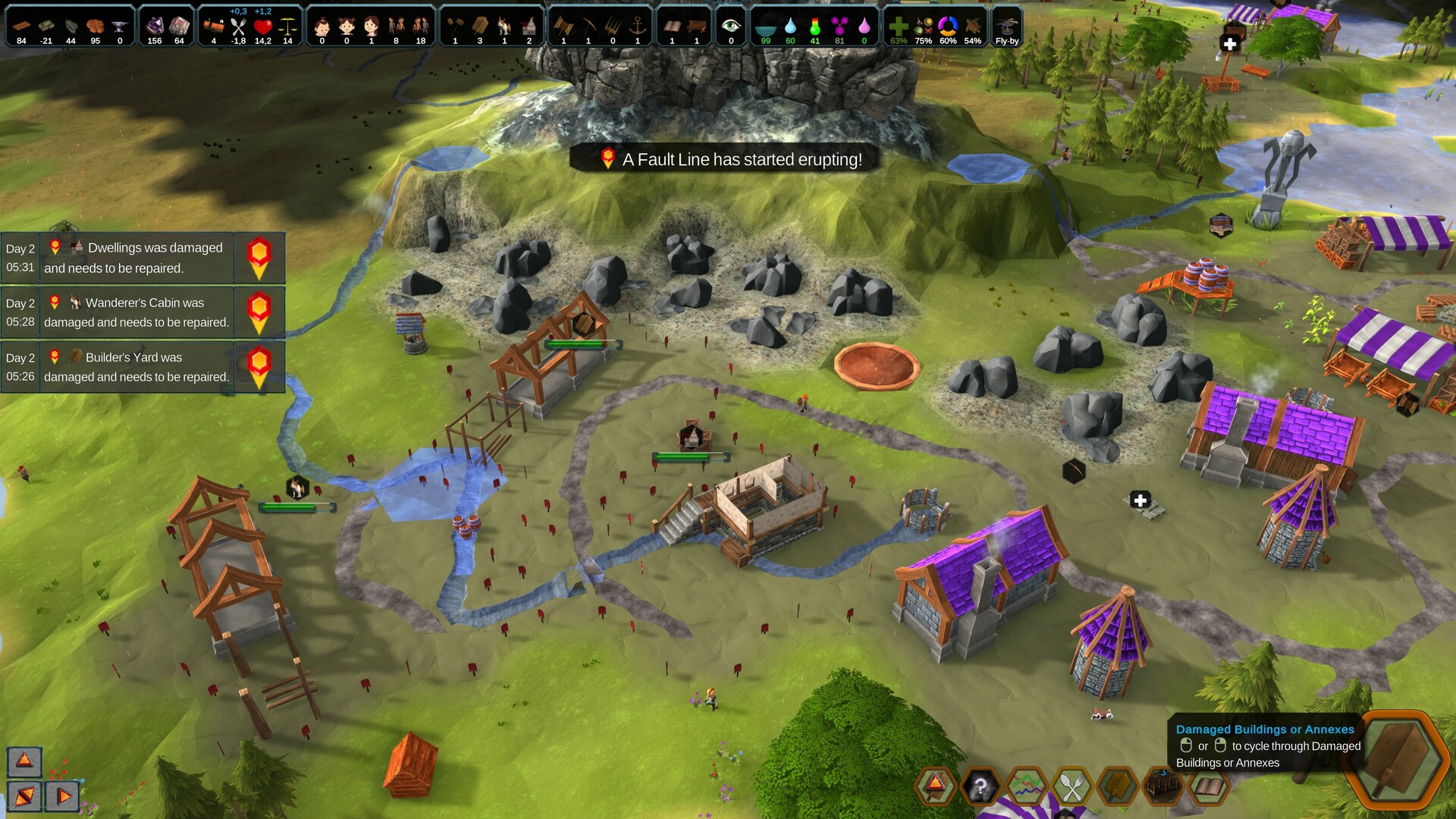Open the open-book journal hexagon button

pyautogui.click(x=1208, y=787)
